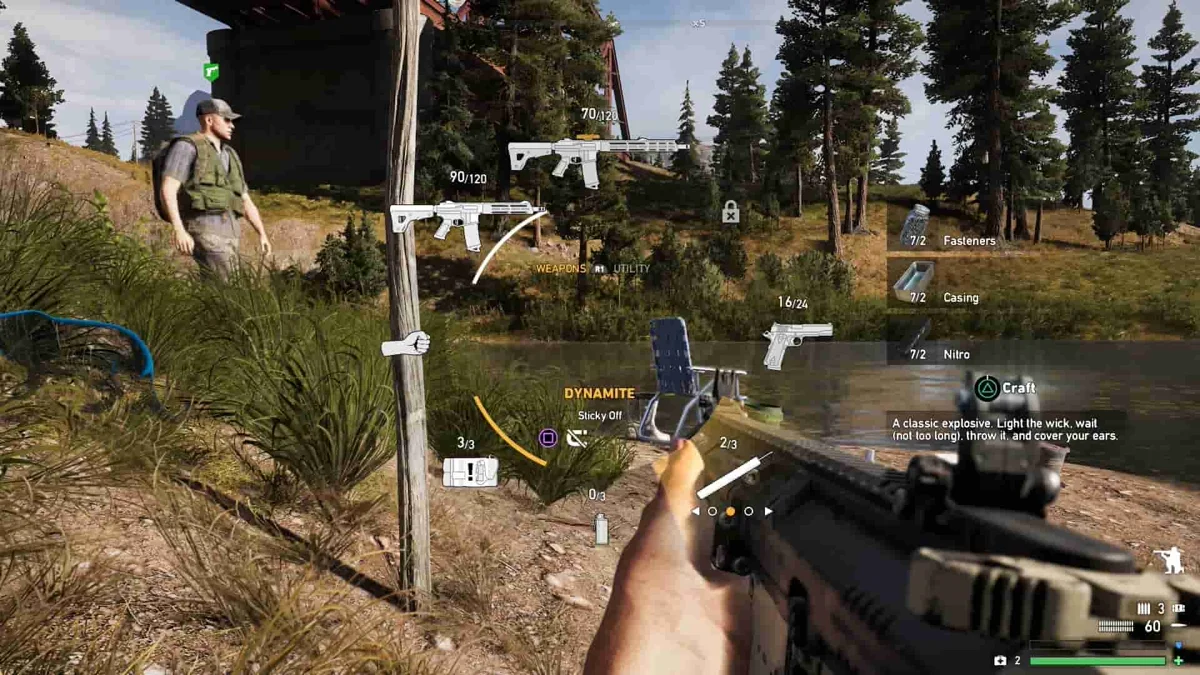The image size is (1200, 675).
Task: Toggle the Sticky Off icon
Action: [x=577, y=438]
